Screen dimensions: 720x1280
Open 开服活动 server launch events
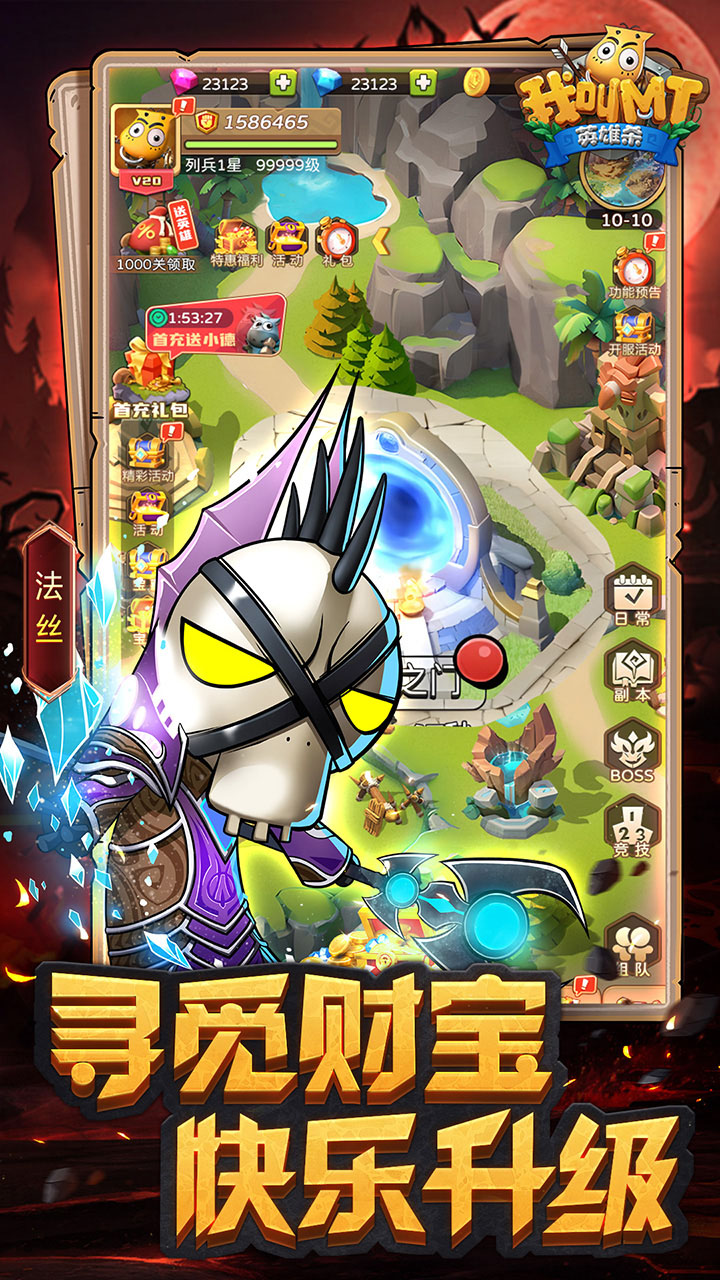(634, 332)
